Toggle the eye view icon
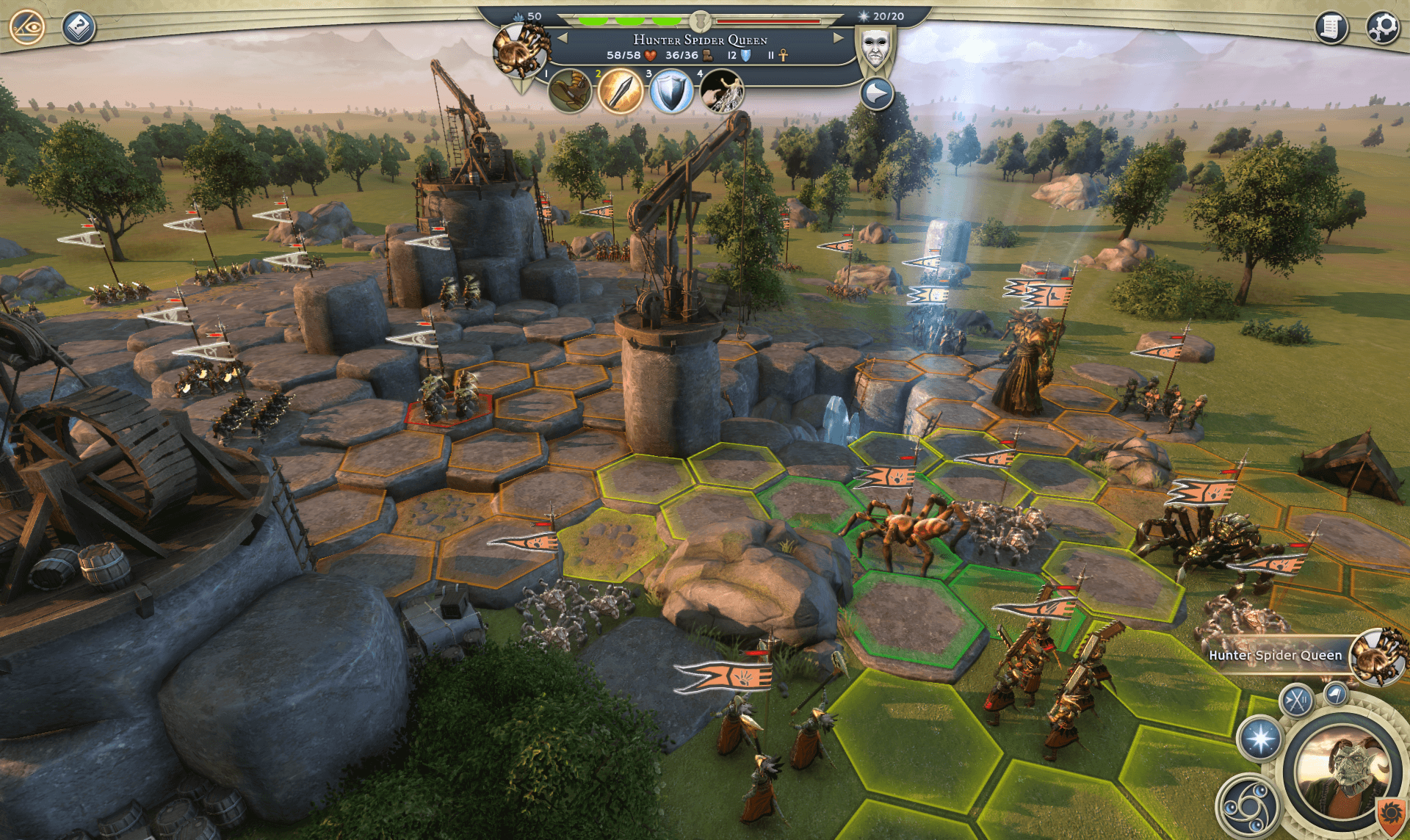This screenshot has width=1410, height=840. [x=27, y=27]
